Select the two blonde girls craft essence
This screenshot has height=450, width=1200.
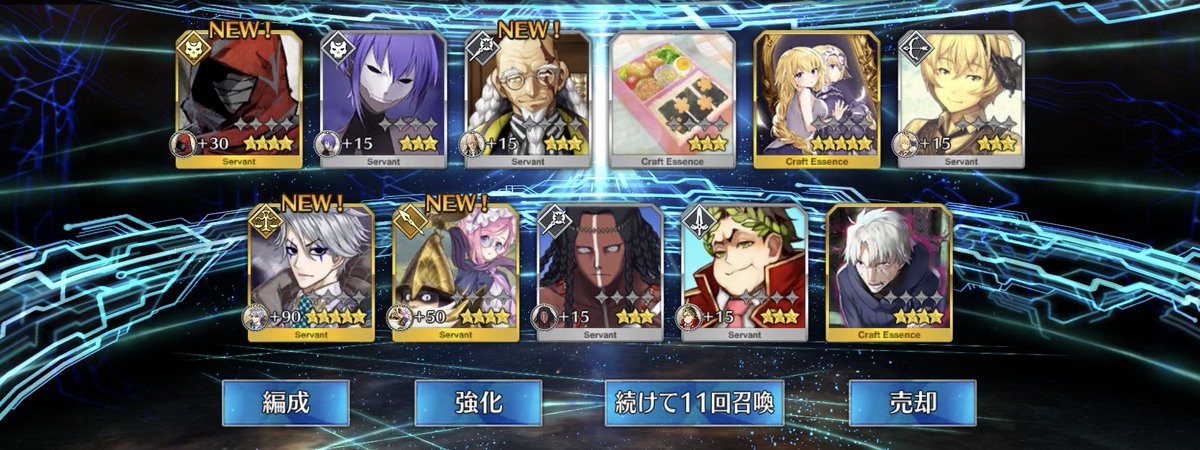coord(815,99)
